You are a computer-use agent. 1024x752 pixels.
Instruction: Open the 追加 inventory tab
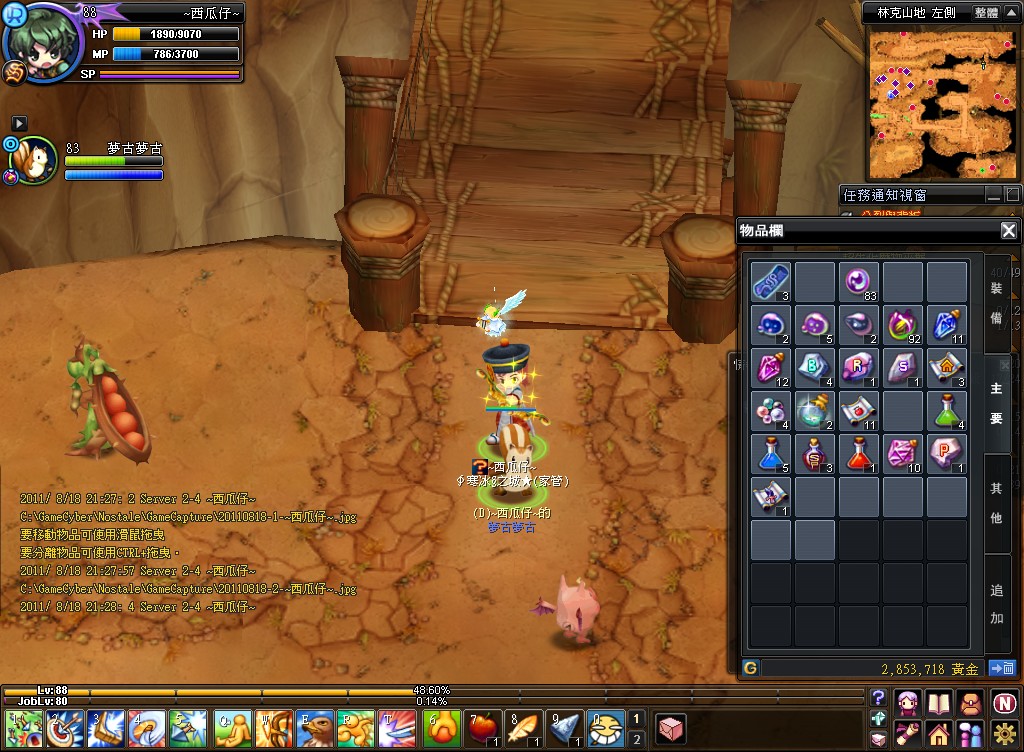tap(996, 603)
